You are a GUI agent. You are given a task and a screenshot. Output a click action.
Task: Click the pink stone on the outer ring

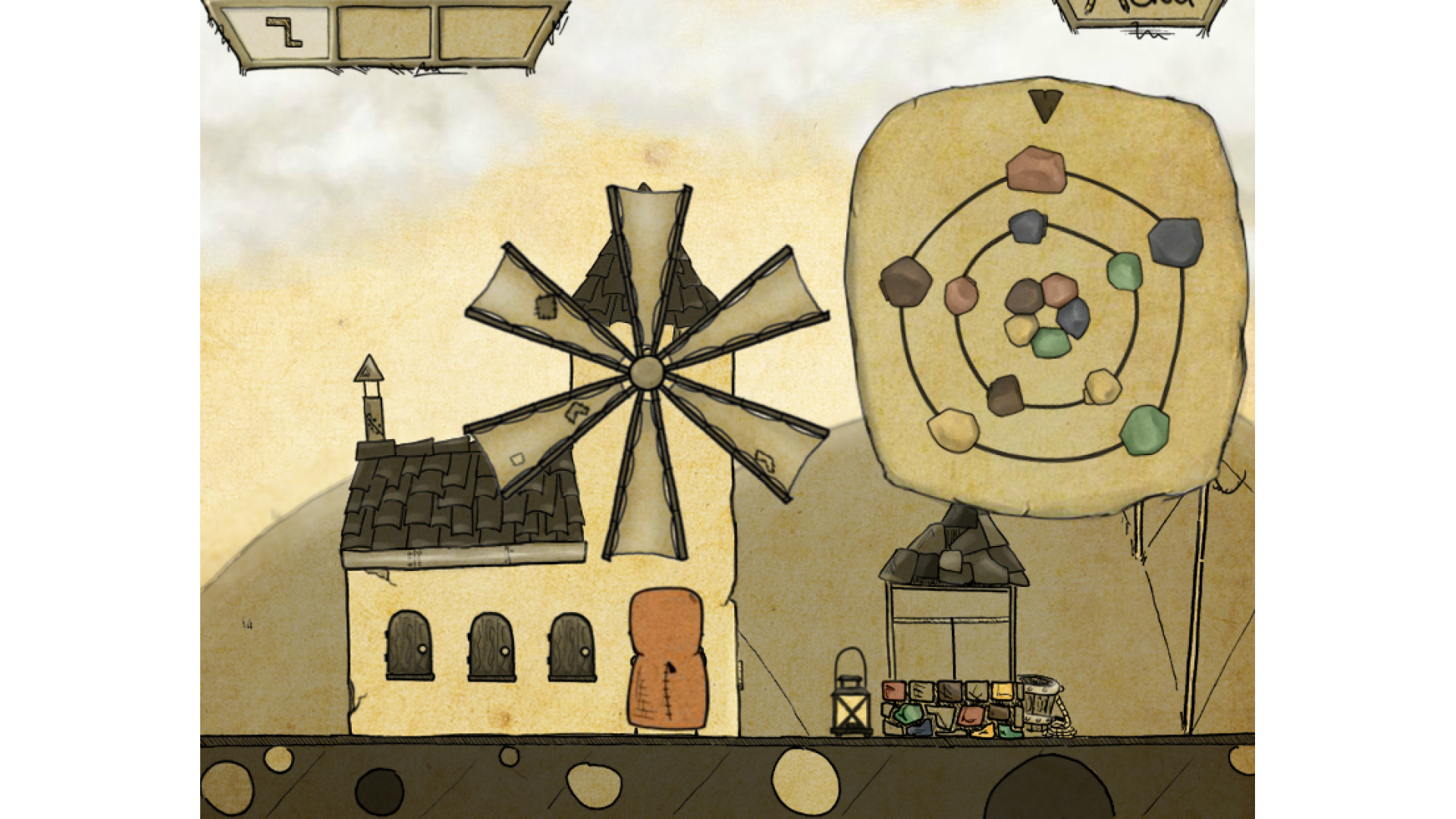click(x=1036, y=169)
